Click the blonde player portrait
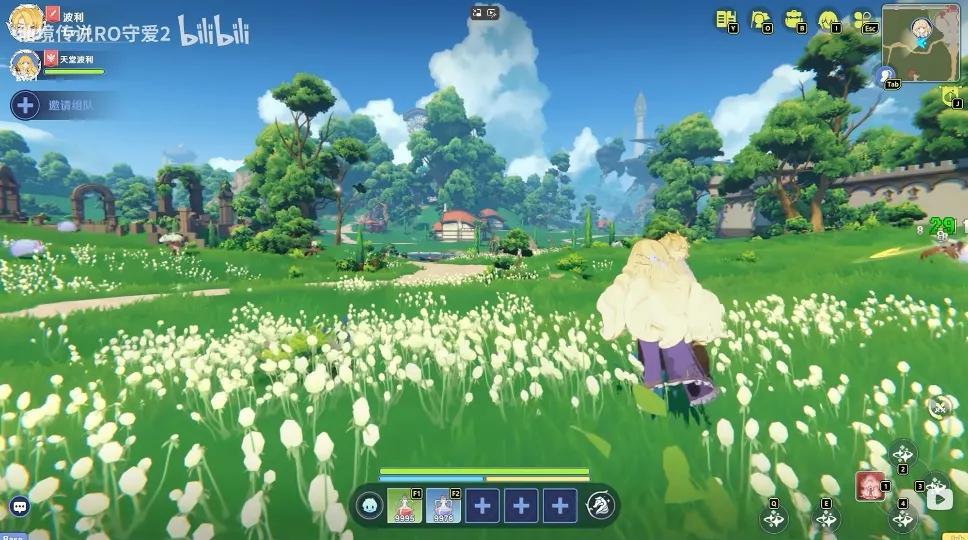This screenshot has width=968, height=540. coord(24,21)
